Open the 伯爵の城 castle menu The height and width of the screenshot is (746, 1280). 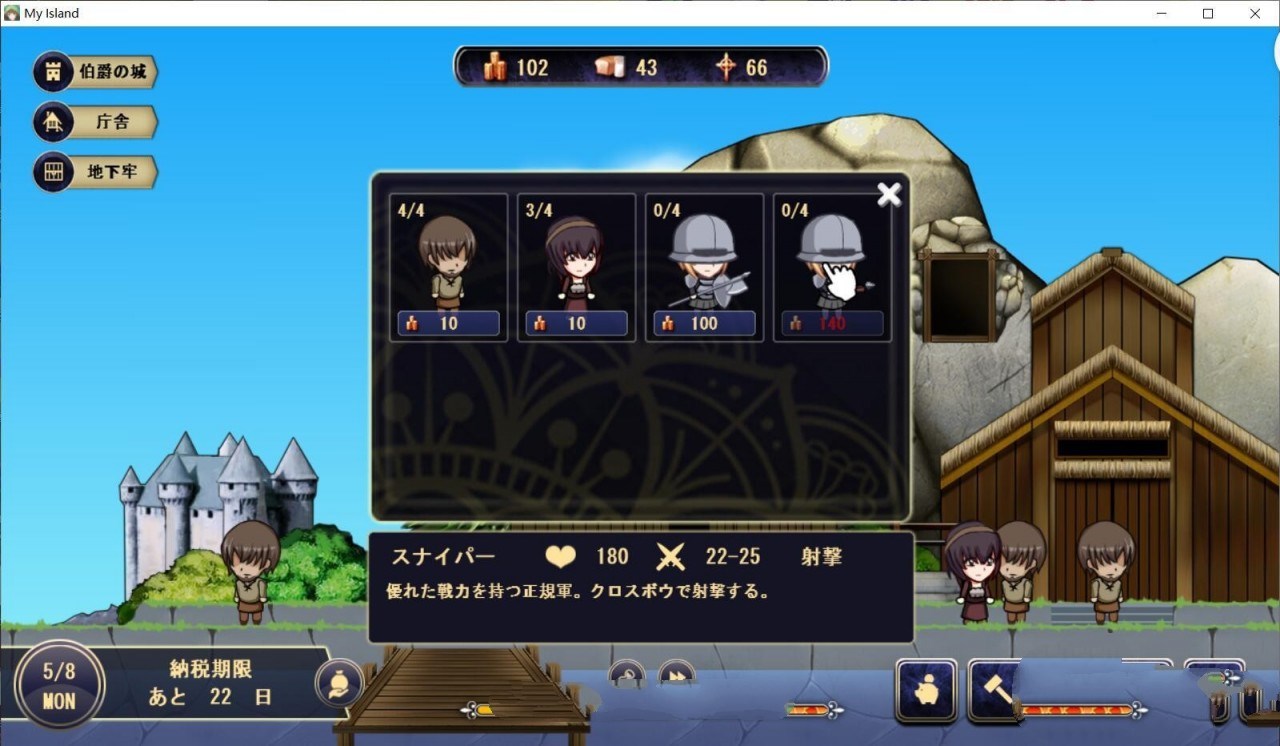pyautogui.click(x=95, y=71)
